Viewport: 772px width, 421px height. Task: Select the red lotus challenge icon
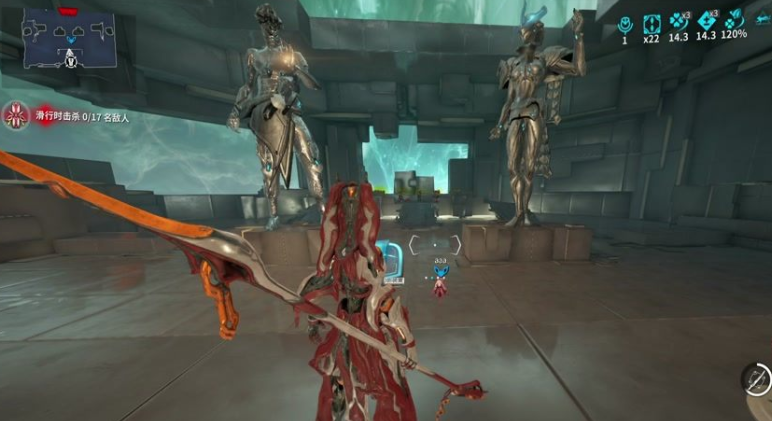click(x=16, y=116)
